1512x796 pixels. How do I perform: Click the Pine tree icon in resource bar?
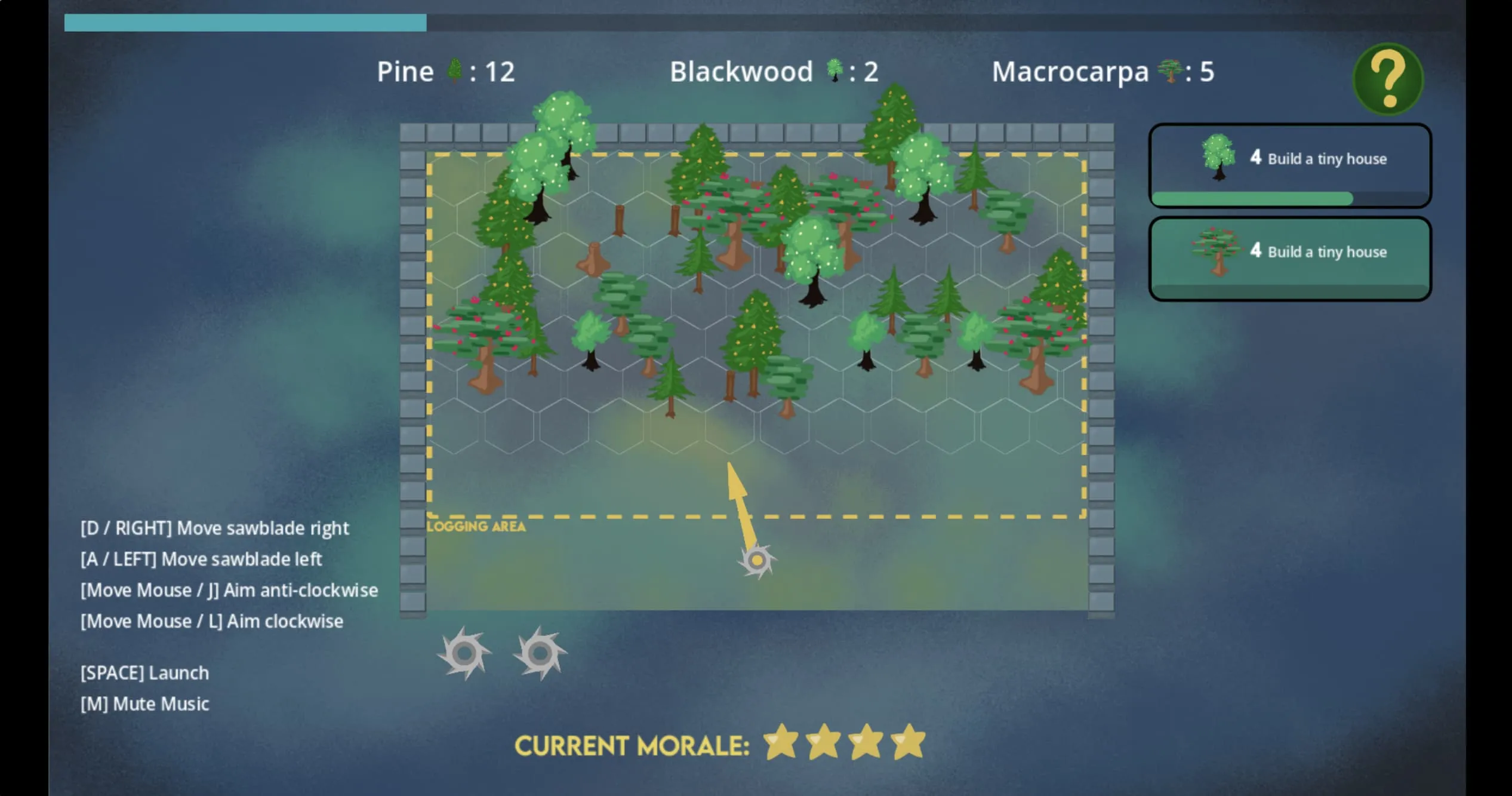coord(455,72)
